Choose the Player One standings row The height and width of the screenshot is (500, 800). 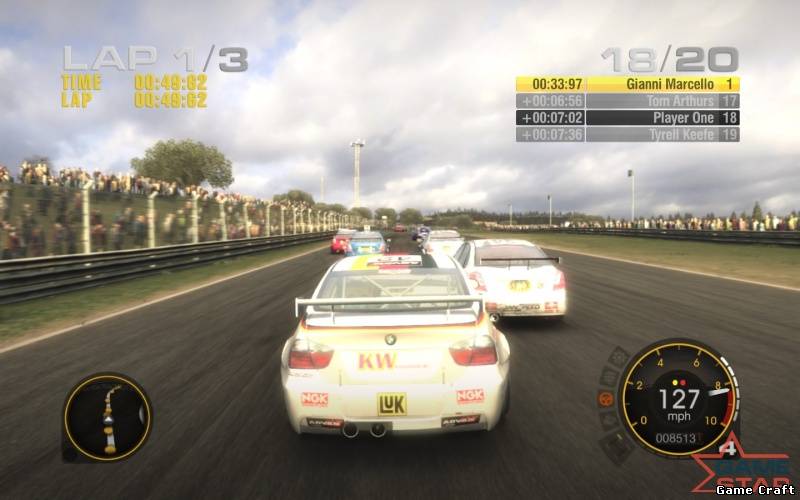click(627, 118)
